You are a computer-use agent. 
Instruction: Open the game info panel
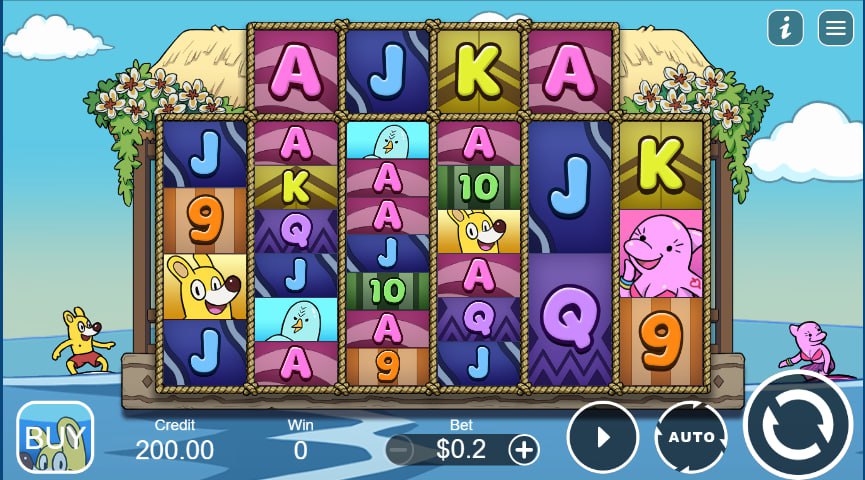(786, 28)
